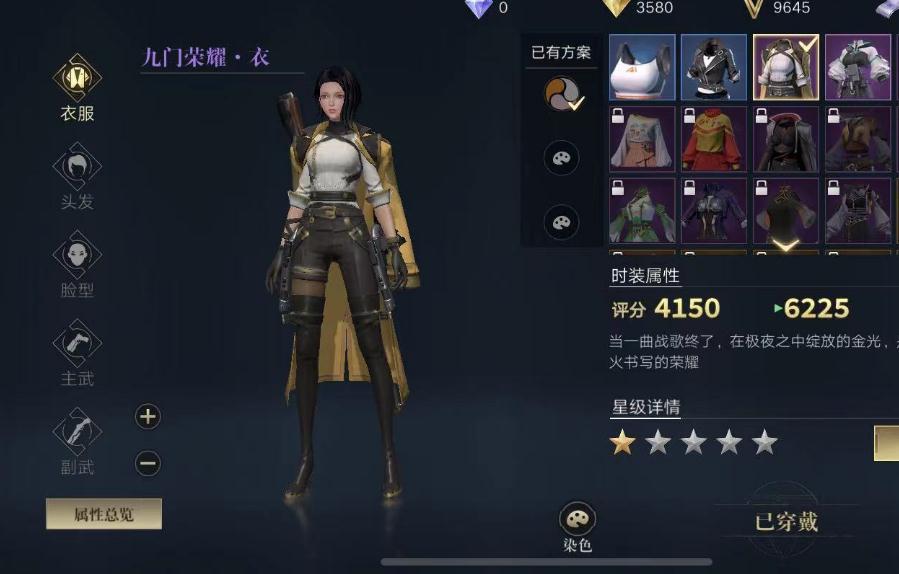Viewport: 899px width, 574px height.
Task: Select the white puffy-sleeve dark vest outfit
Action: [857, 68]
